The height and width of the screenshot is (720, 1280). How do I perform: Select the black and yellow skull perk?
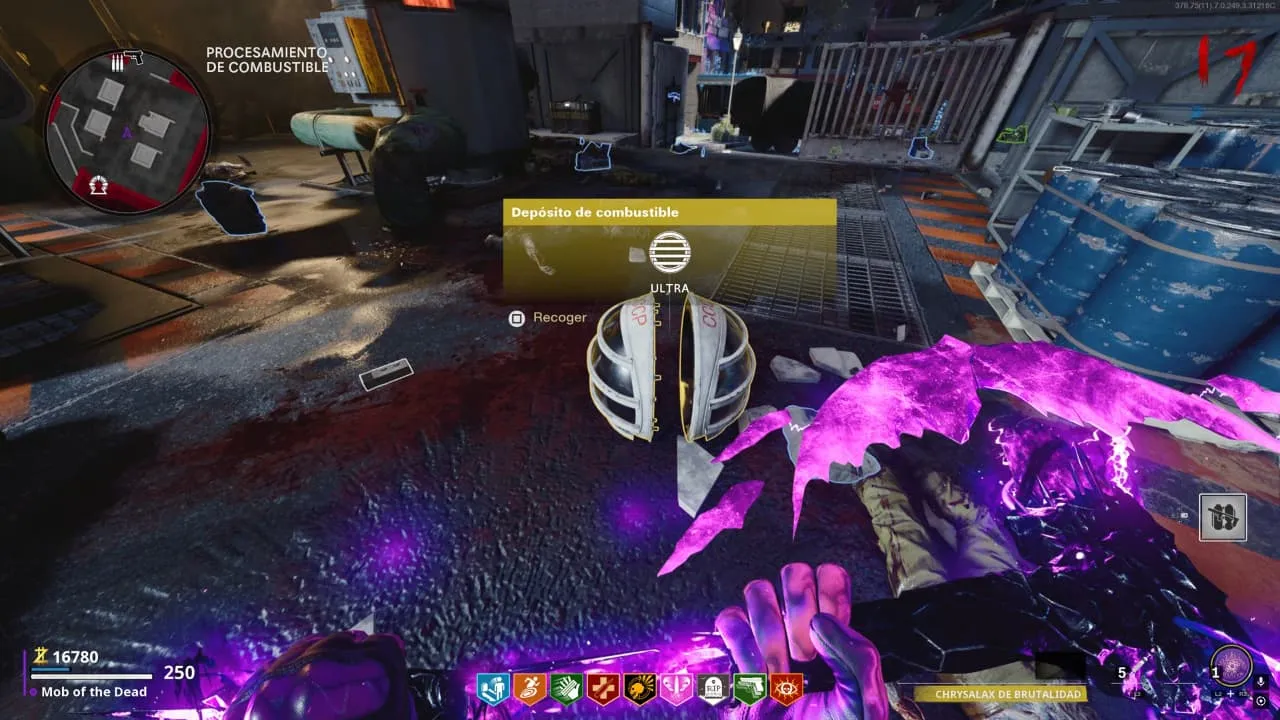[640, 688]
